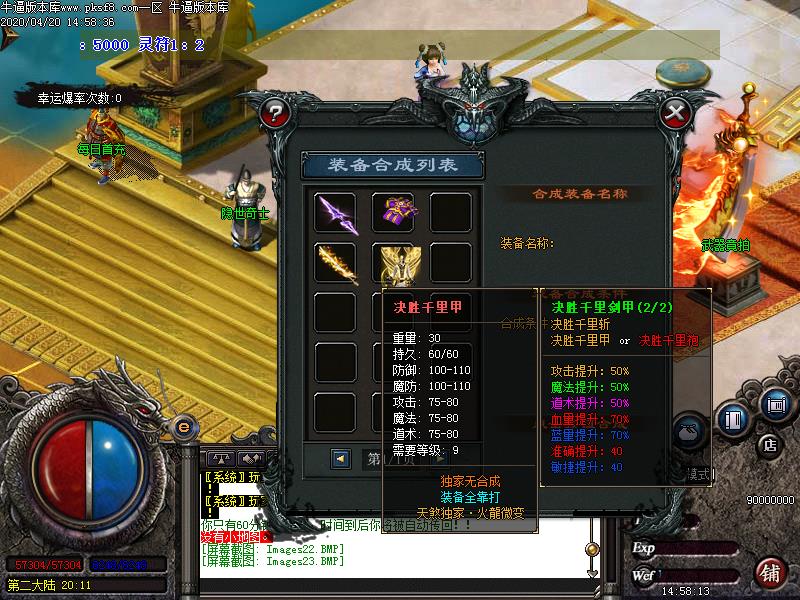This screenshot has width=800, height=600.
Task: Pick the golden winged armor slot
Action: click(393, 263)
